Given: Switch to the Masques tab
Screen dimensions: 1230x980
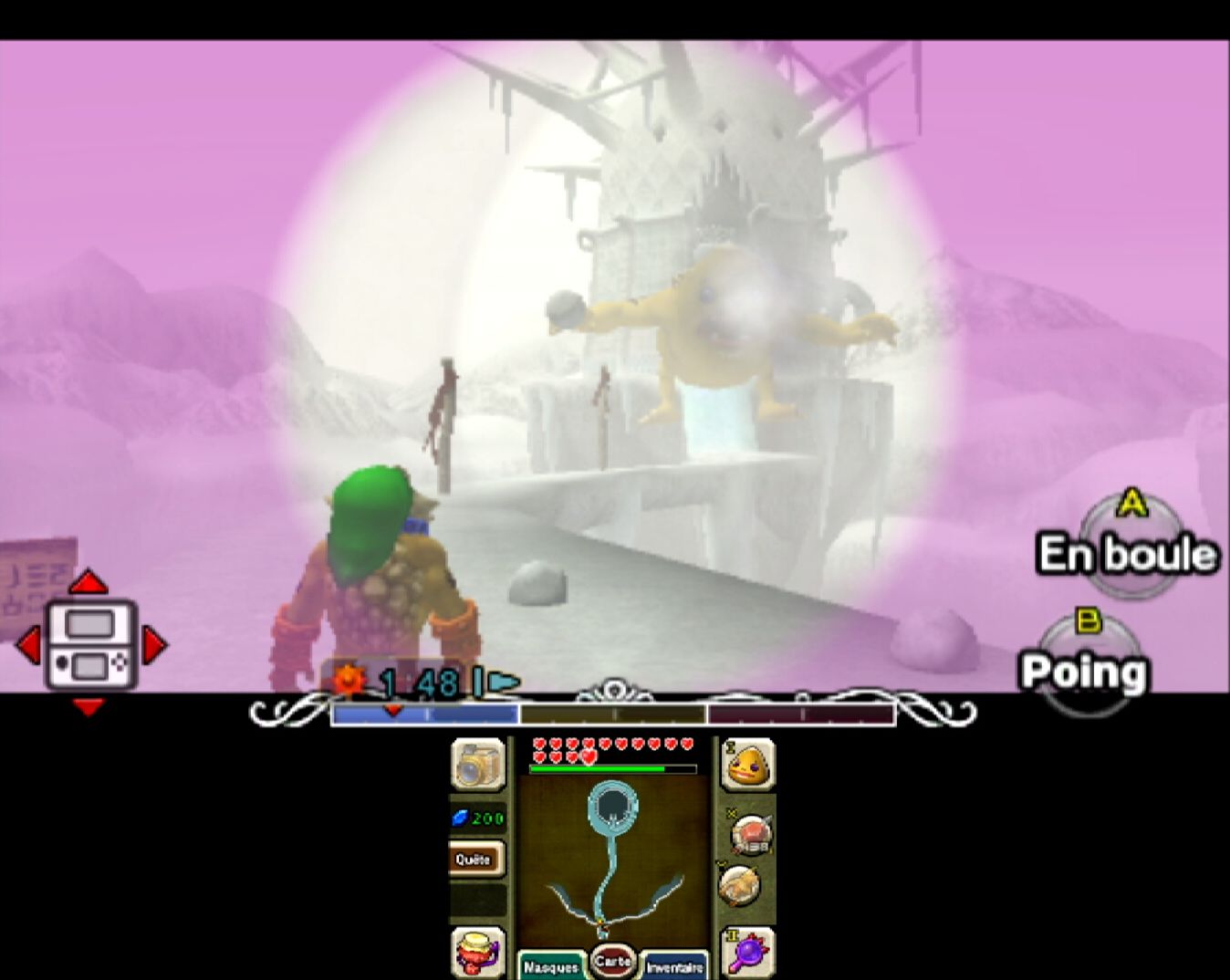Looking at the screenshot, I should click(550, 965).
